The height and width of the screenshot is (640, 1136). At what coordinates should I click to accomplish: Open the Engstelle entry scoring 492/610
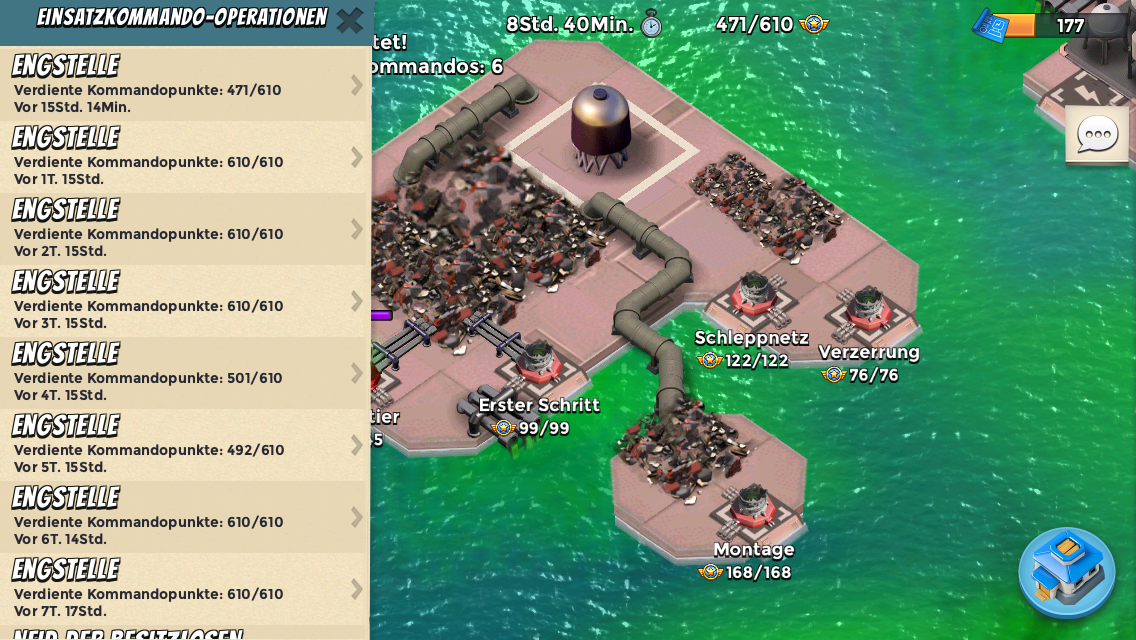coord(185,445)
